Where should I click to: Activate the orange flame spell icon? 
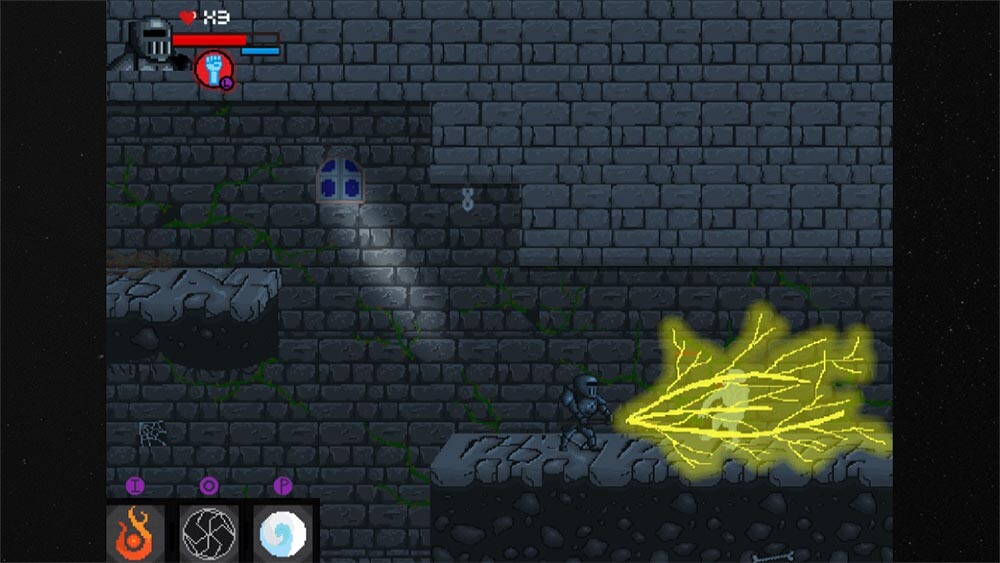(x=135, y=532)
